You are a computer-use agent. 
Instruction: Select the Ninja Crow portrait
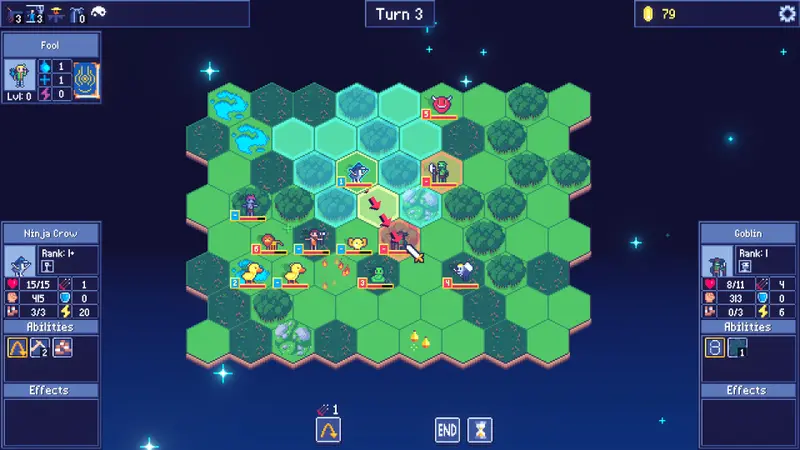pos(20,264)
